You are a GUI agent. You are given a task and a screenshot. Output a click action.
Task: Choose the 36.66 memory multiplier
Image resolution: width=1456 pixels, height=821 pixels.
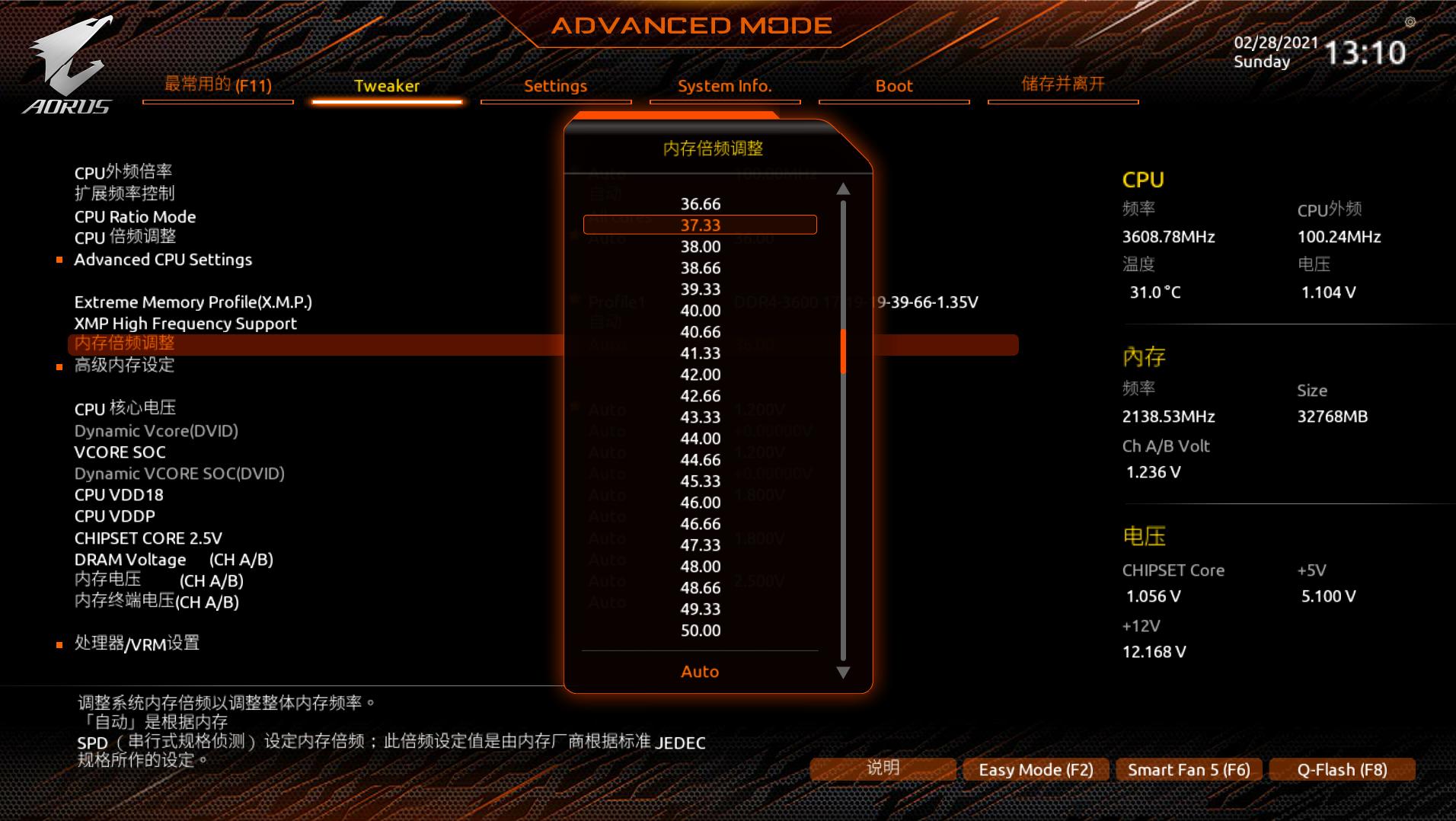pyautogui.click(x=700, y=204)
